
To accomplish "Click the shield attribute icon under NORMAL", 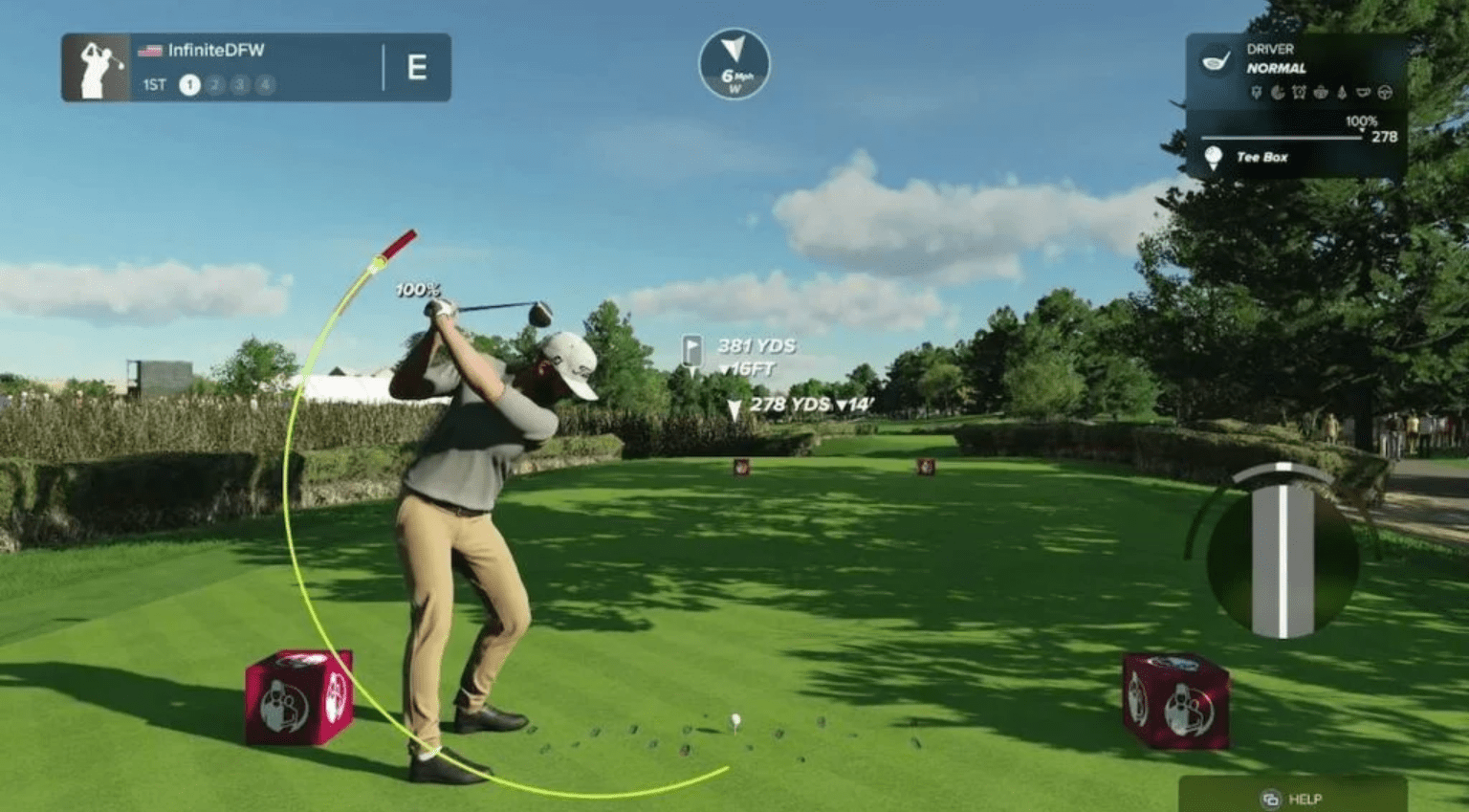I will point(1257,93).
